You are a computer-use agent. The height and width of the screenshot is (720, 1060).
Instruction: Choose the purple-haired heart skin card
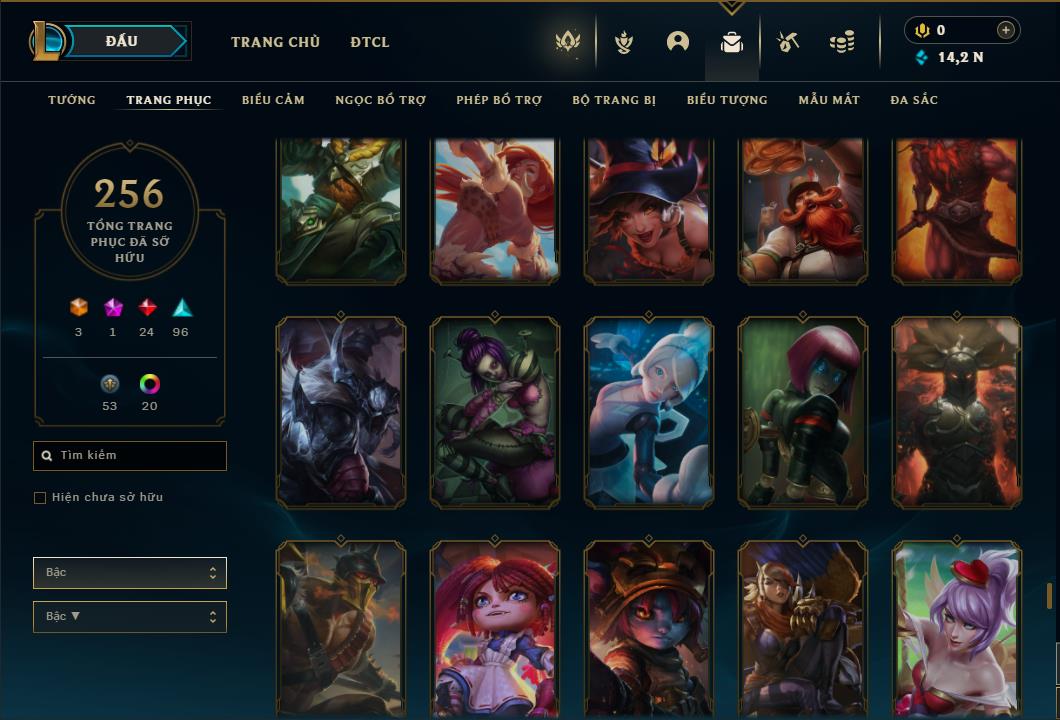[957, 628]
